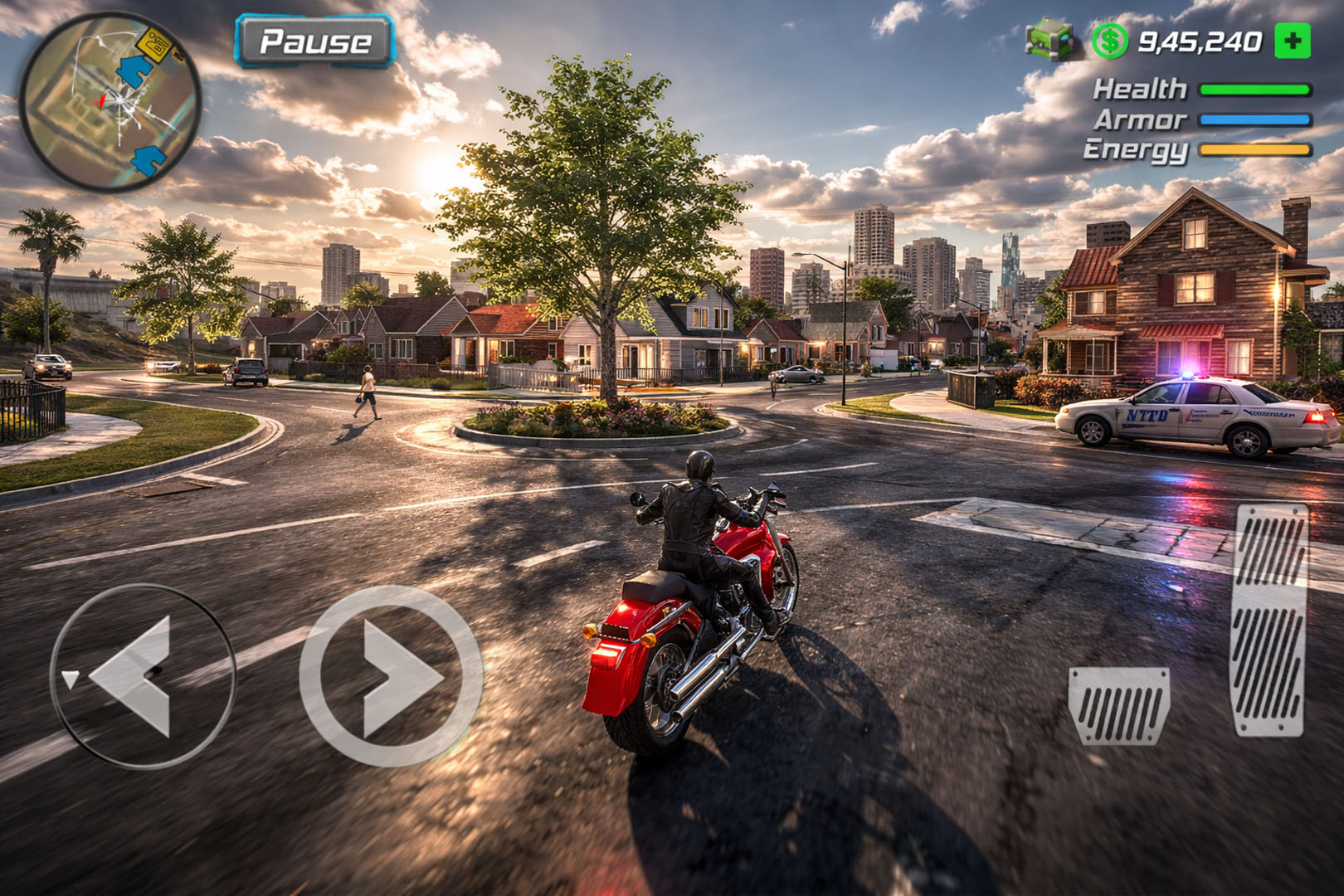
Task: Open the circular minimap
Action: [110, 102]
